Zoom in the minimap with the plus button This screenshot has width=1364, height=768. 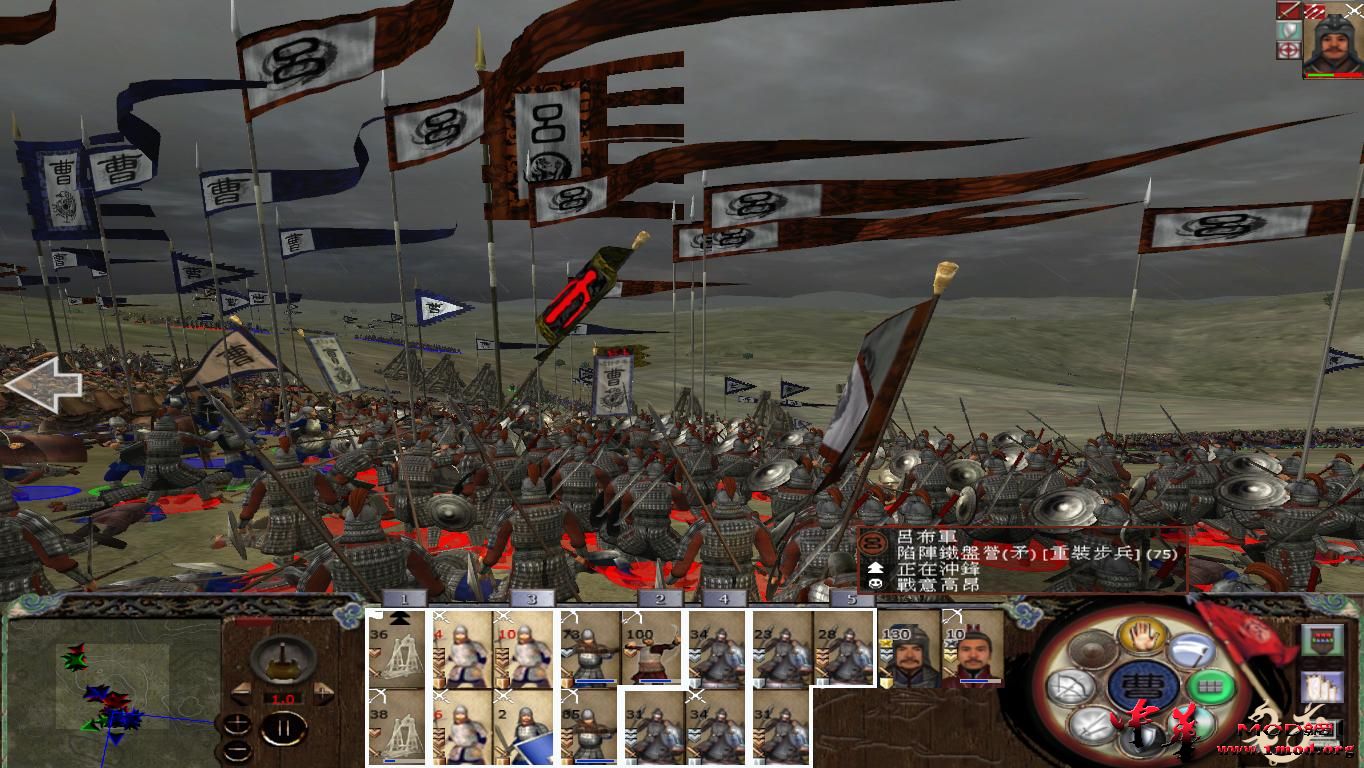[x=237, y=722]
